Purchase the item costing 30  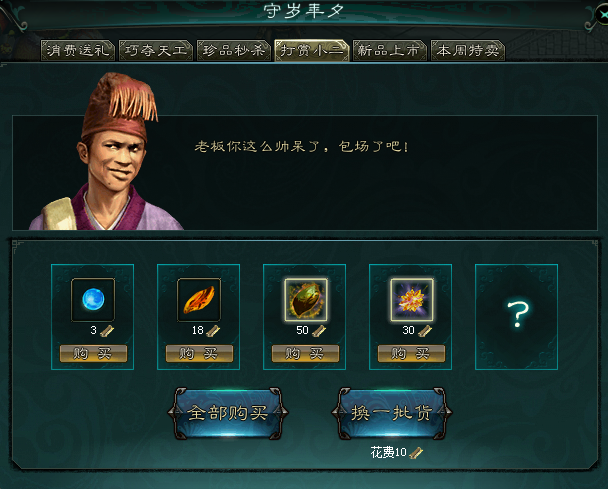click(x=411, y=353)
